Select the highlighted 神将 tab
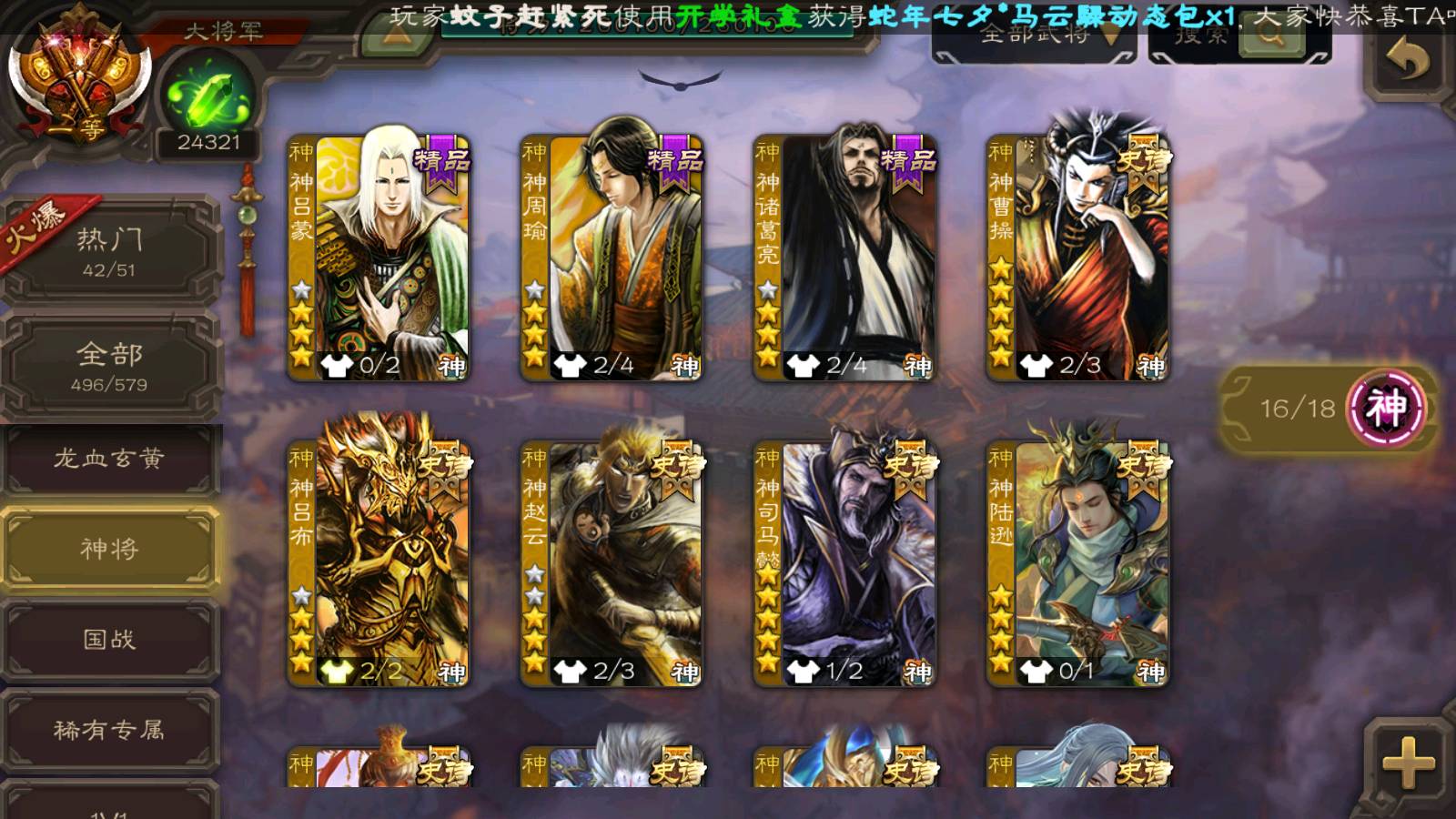This screenshot has height=819, width=1456. tap(109, 548)
